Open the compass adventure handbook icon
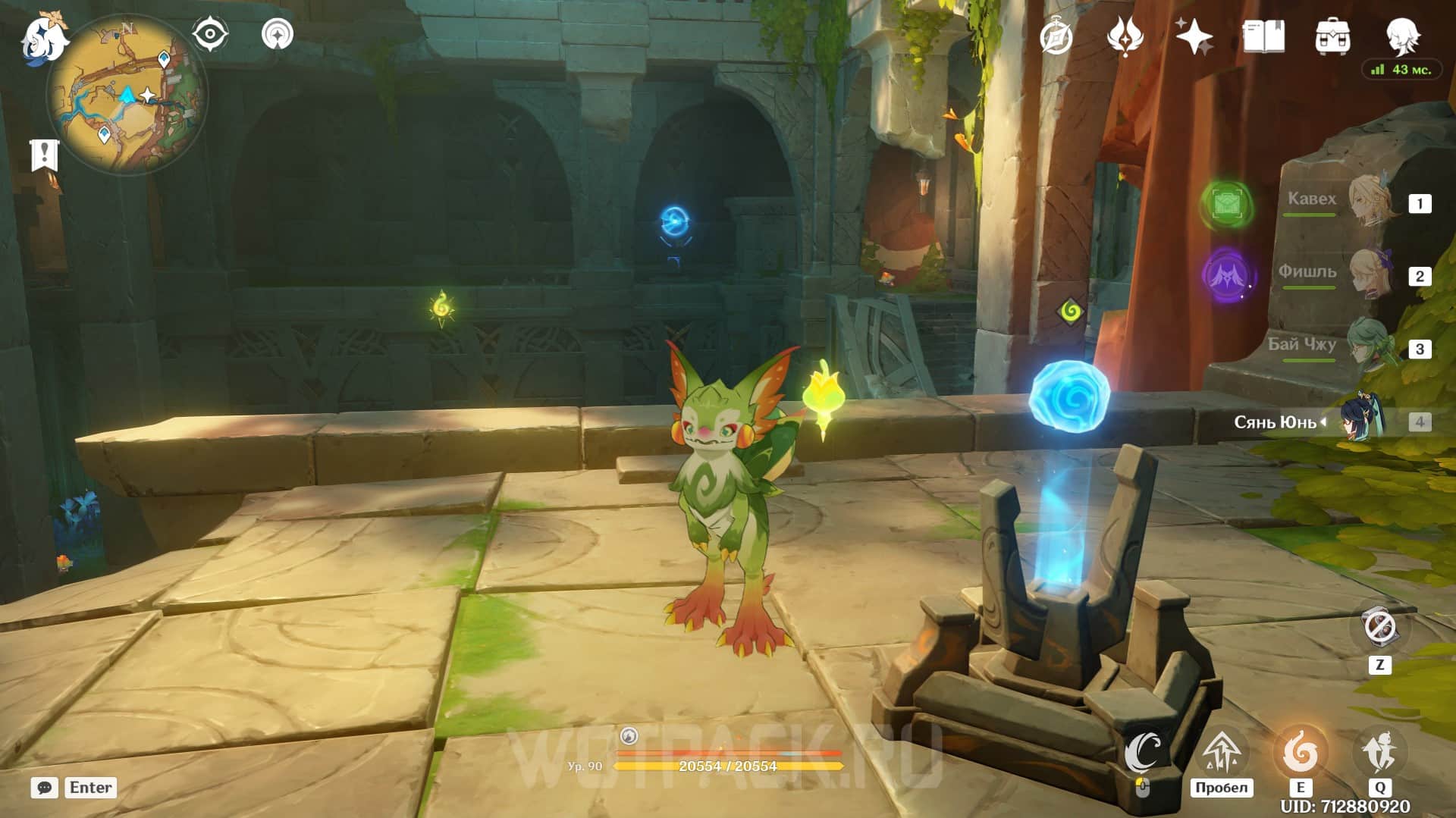Screen dimensions: 1456x818 (1056, 37)
